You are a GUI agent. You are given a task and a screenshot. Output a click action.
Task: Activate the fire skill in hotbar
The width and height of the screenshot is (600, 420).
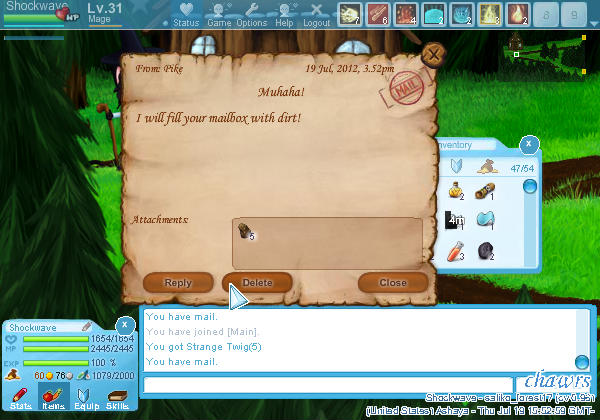coord(518,14)
